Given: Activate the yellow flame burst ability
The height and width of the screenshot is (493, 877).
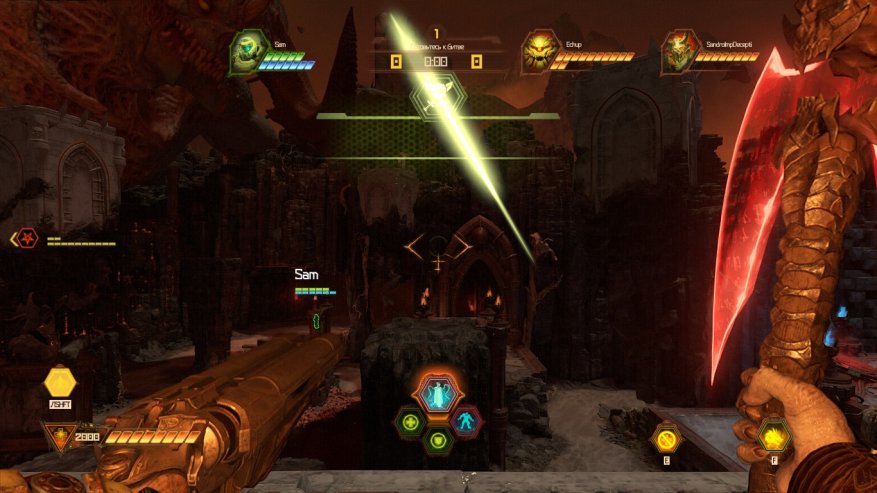Looking at the screenshot, I should 773,436.
